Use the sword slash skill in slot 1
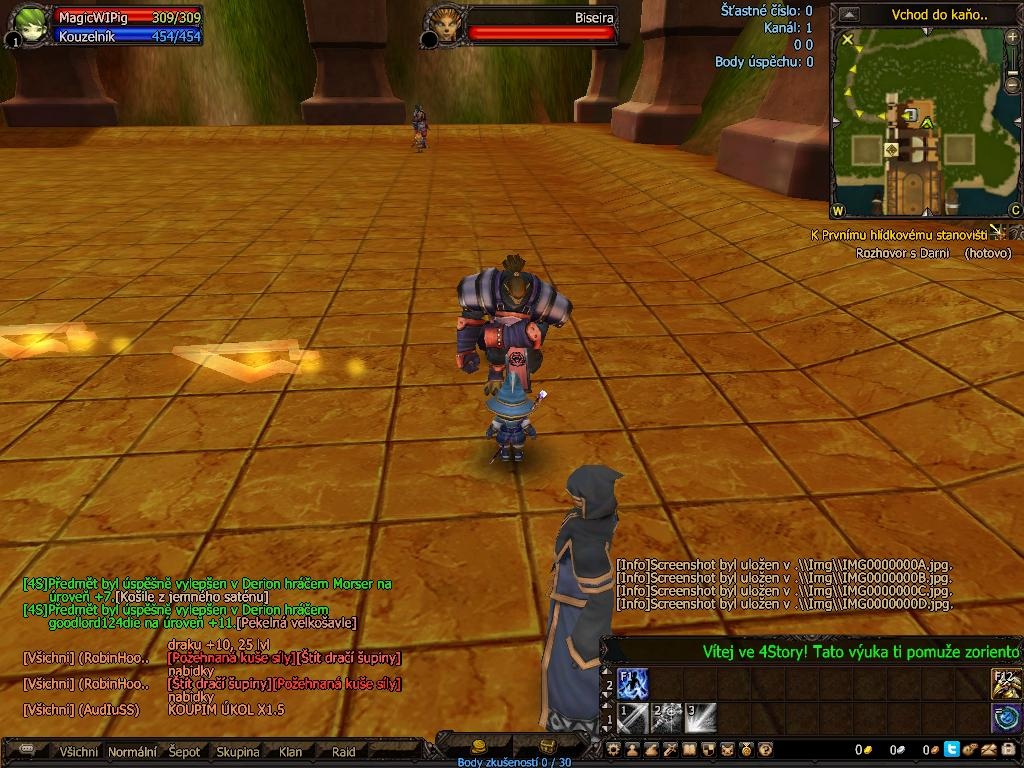The height and width of the screenshot is (768, 1024). (x=633, y=717)
